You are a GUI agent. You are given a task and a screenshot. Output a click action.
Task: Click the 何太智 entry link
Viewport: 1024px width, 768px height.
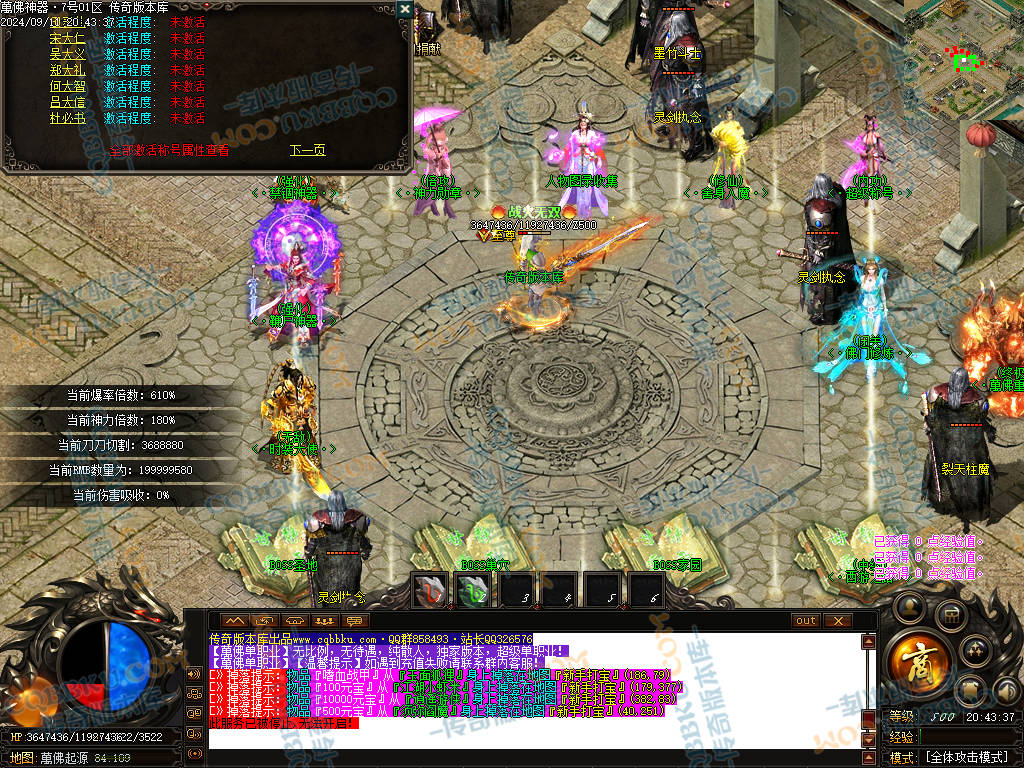(x=67, y=86)
